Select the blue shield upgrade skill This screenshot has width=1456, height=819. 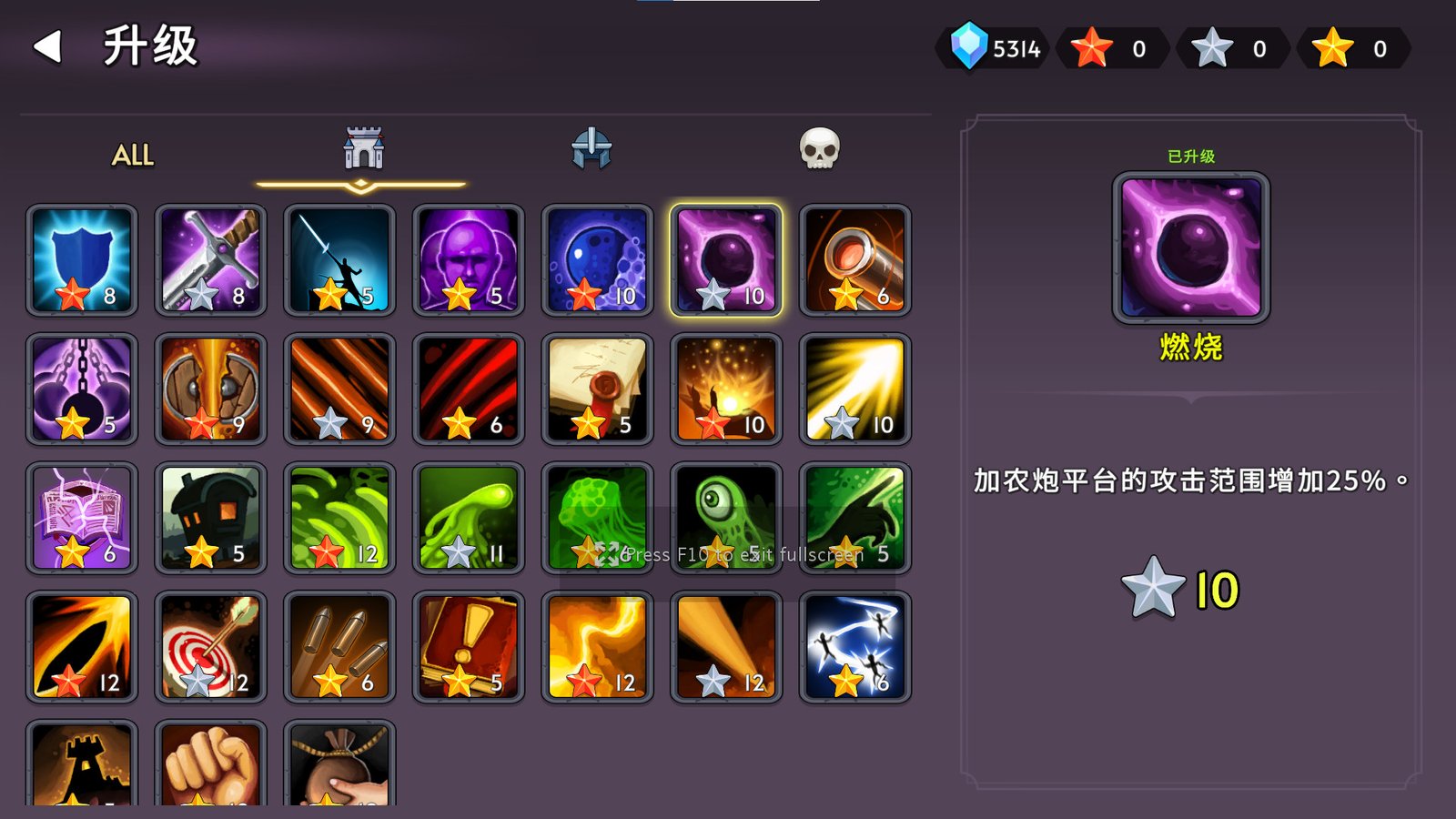81,261
